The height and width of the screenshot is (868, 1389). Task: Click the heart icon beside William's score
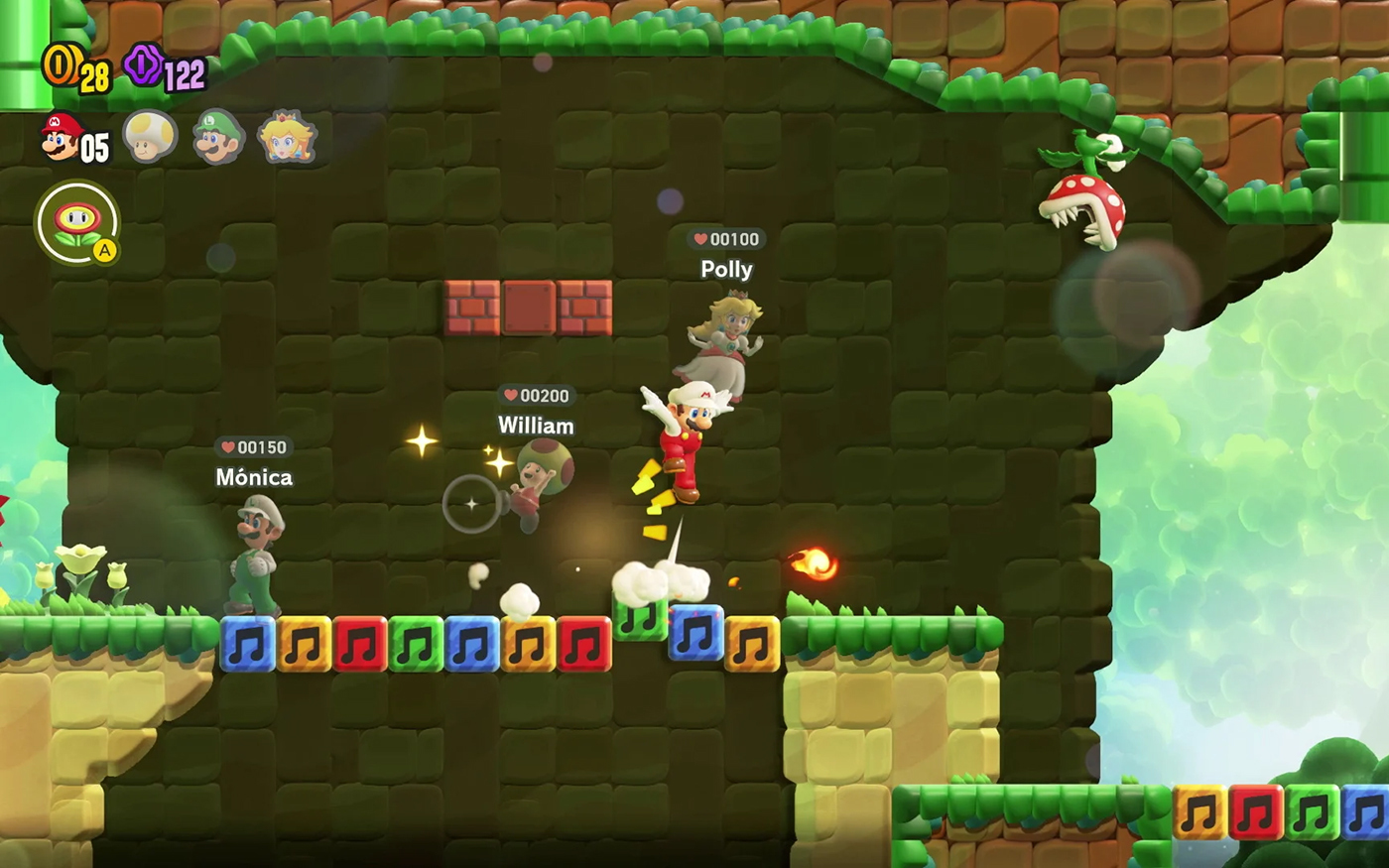click(509, 396)
